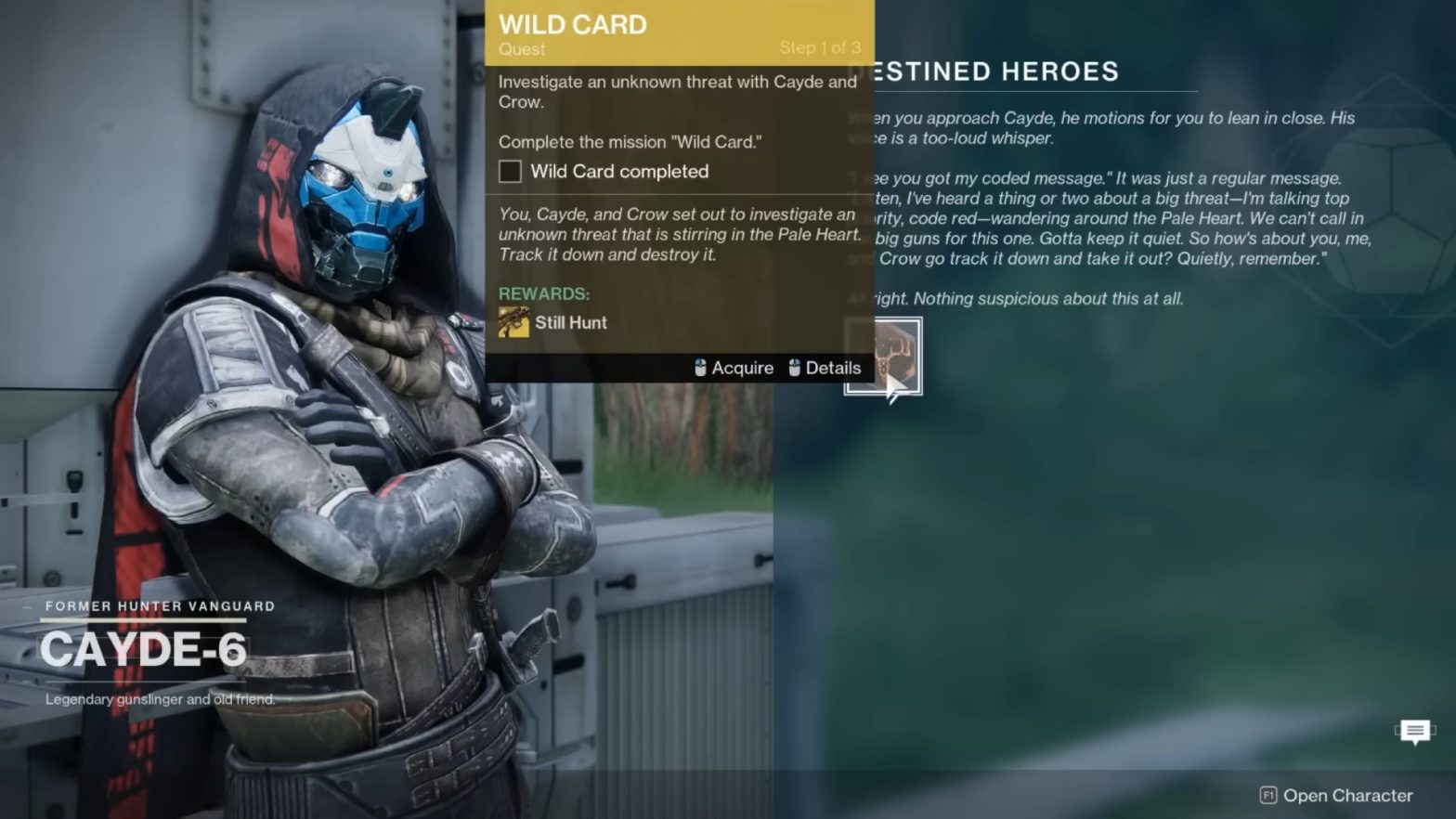1456x819 pixels.
Task: Click the REWARDS section label
Action: [543, 293]
